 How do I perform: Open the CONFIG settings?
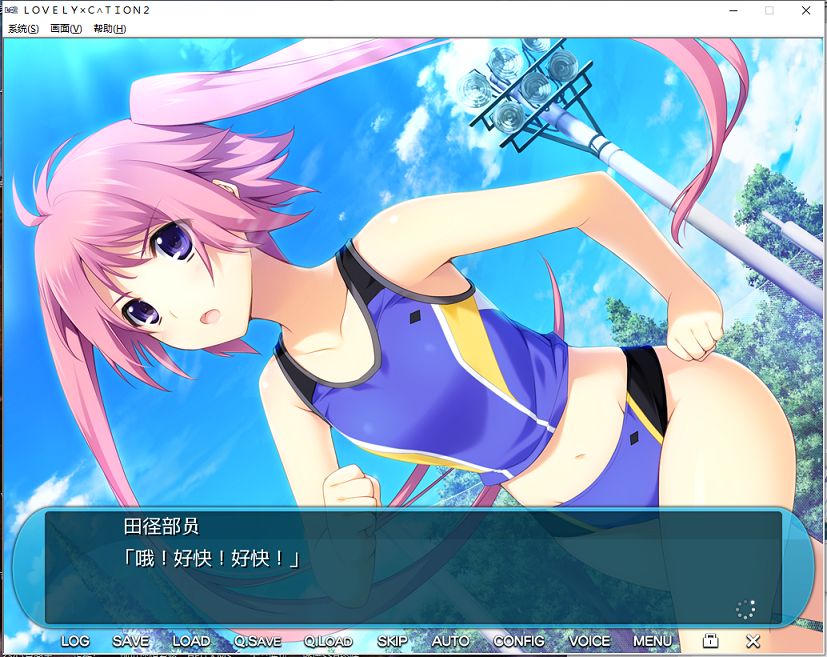pos(519,641)
